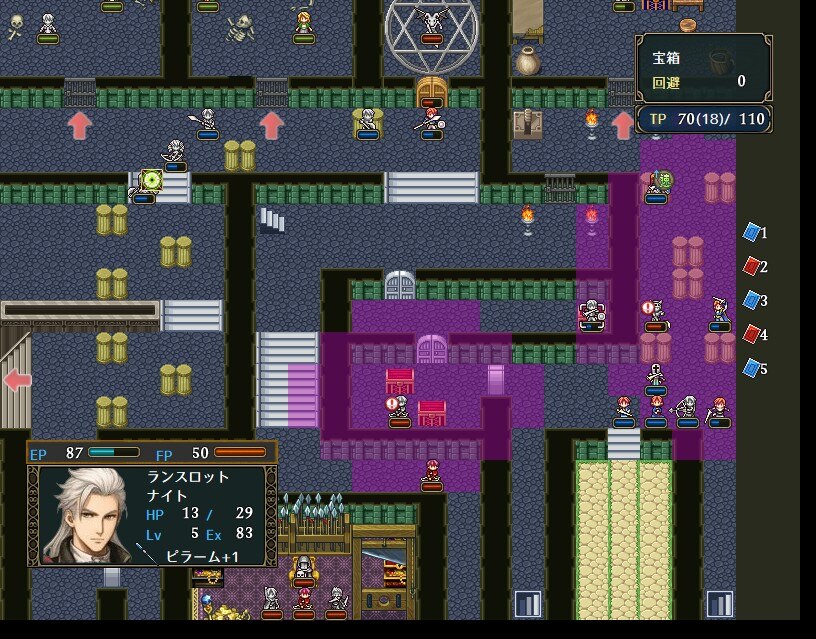This screenshot has height=639, width=816.
Task: Click the red turn order card numbered 4
Action: [x=752, y=334]
